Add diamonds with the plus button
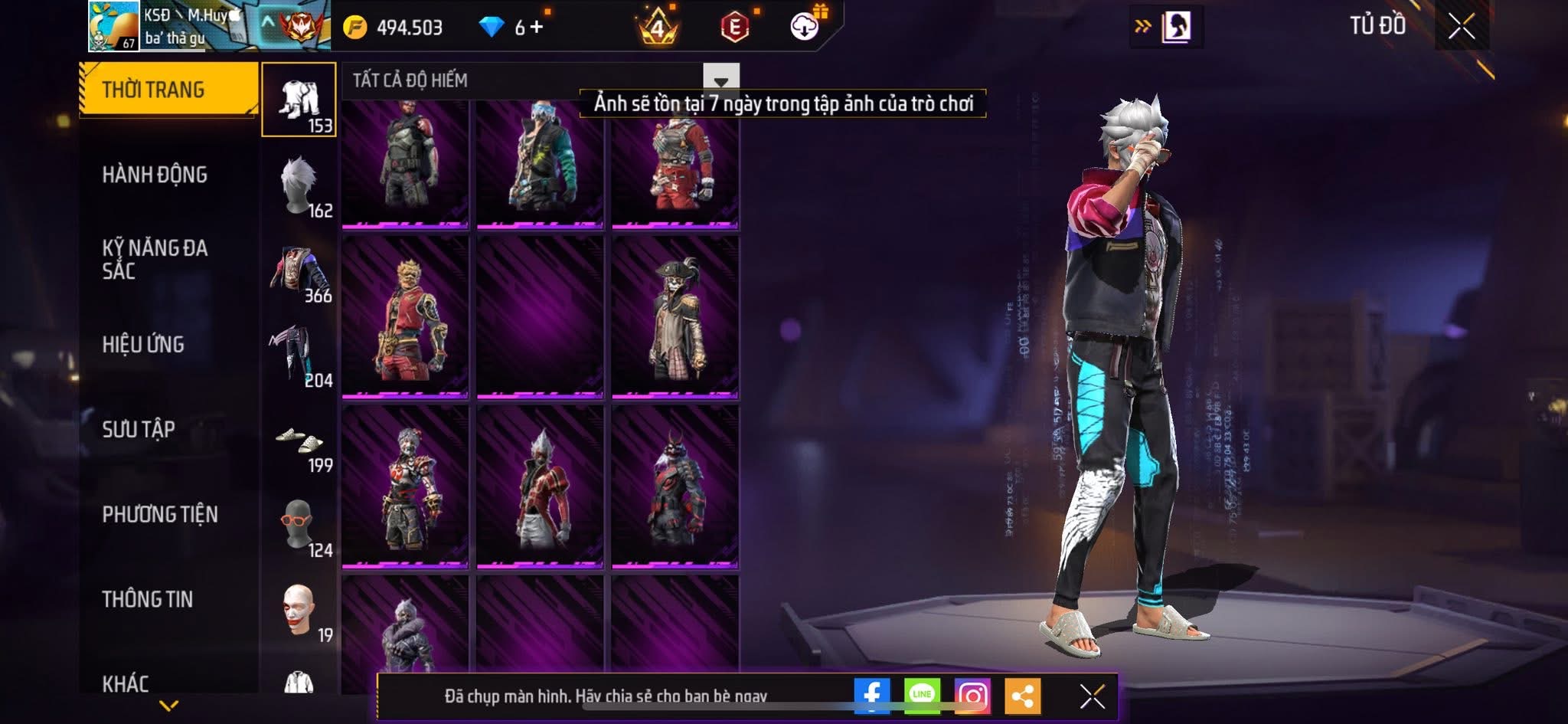Viewport: 1568px width, 724px height. click(537, 28)
